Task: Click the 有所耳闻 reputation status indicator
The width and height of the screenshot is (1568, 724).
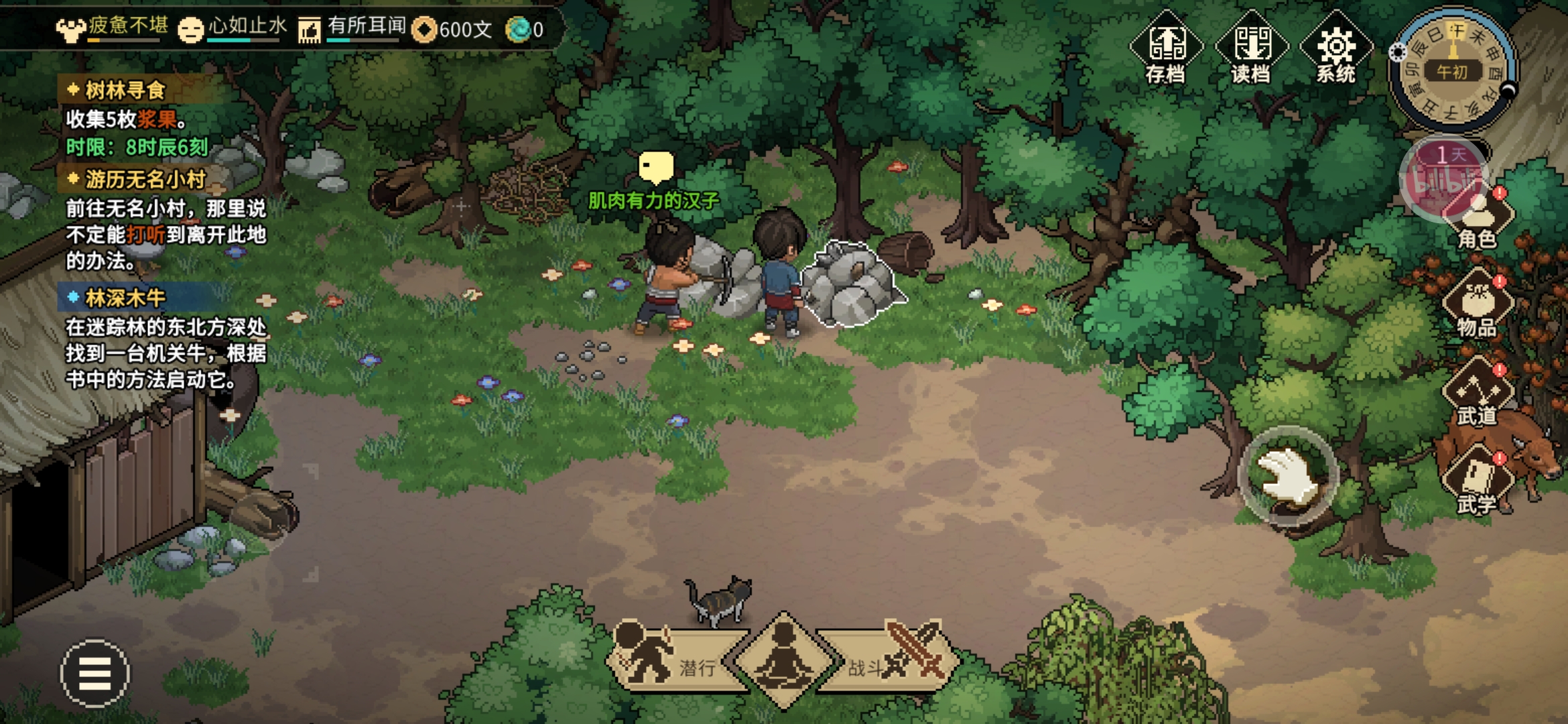Action: (352, 28)
